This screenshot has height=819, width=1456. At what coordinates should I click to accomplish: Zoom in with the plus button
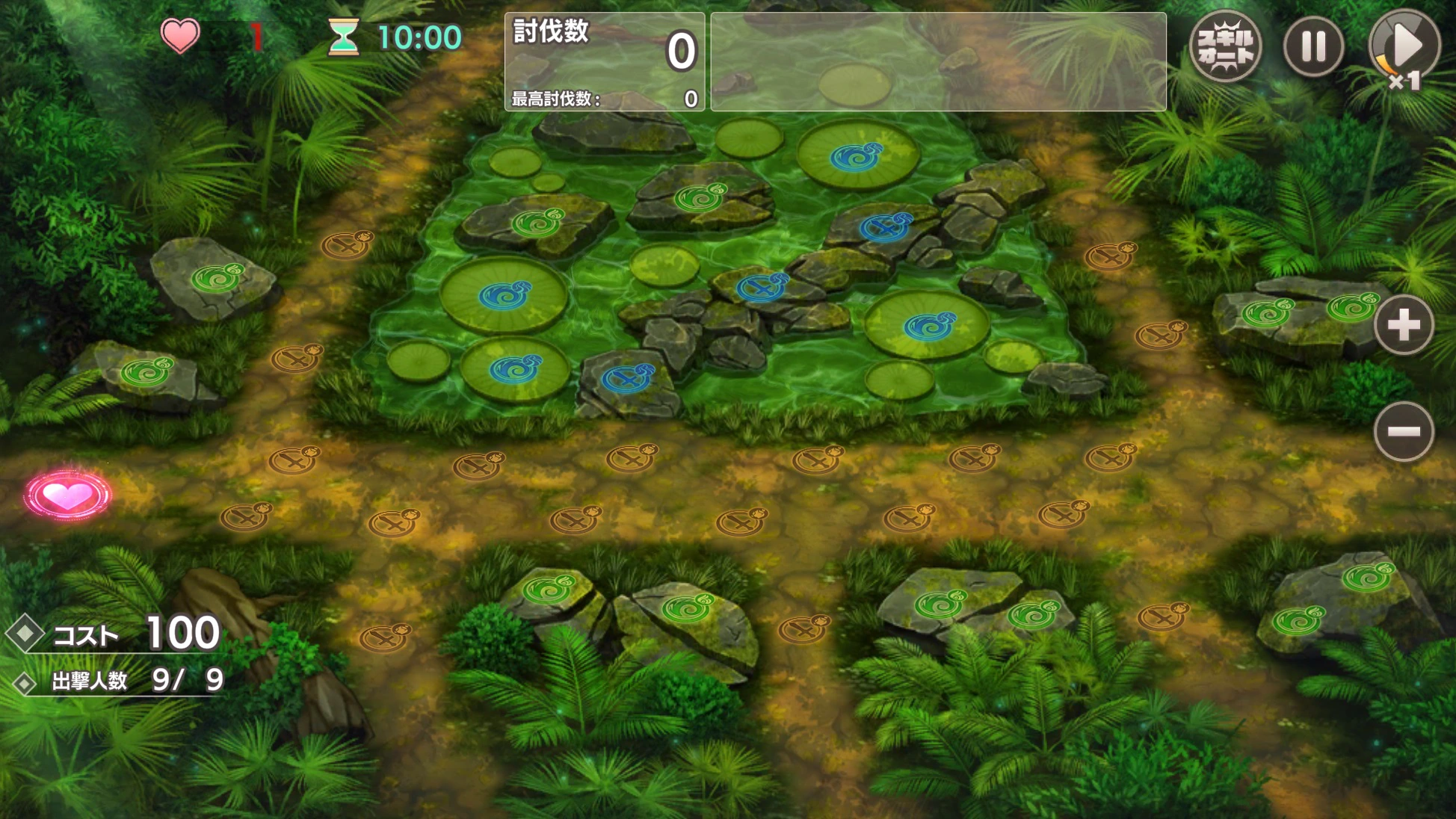[x=1403, y=325]
